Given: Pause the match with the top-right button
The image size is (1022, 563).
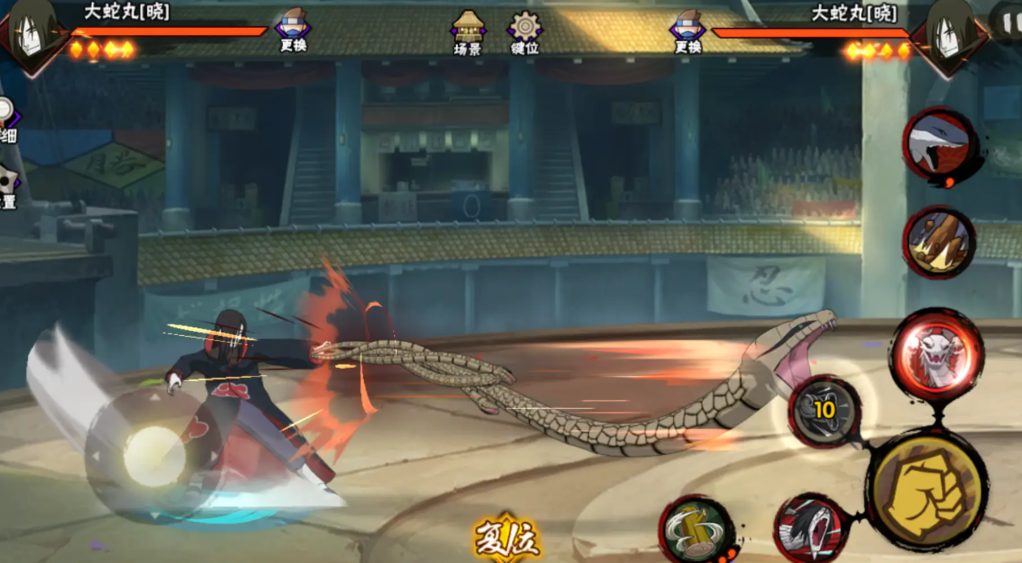Looking at the screenshot, I should tap(1005, 20).
